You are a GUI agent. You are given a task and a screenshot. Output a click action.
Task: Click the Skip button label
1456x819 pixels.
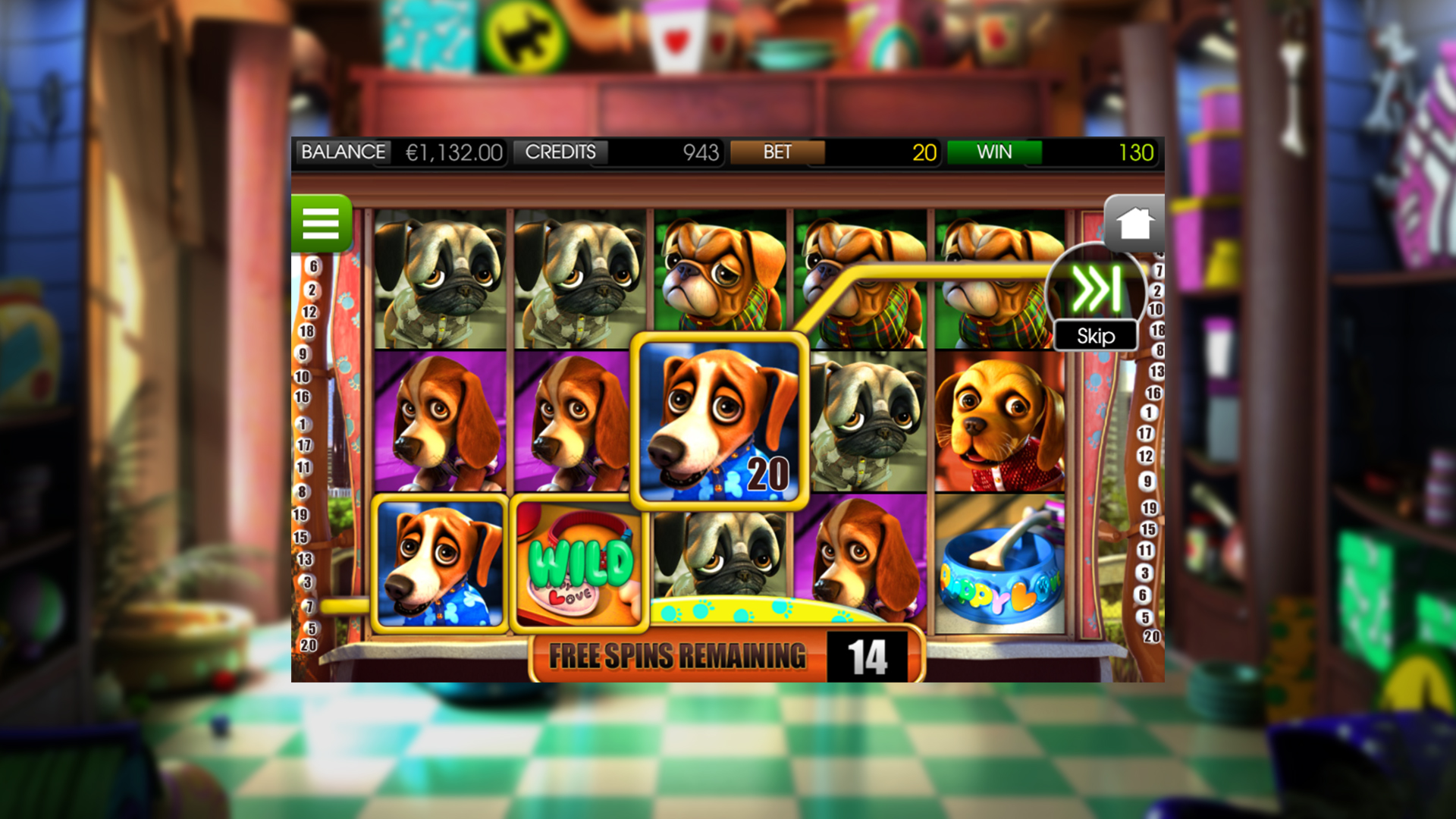pyautogui.click(x=1095, y=336)
